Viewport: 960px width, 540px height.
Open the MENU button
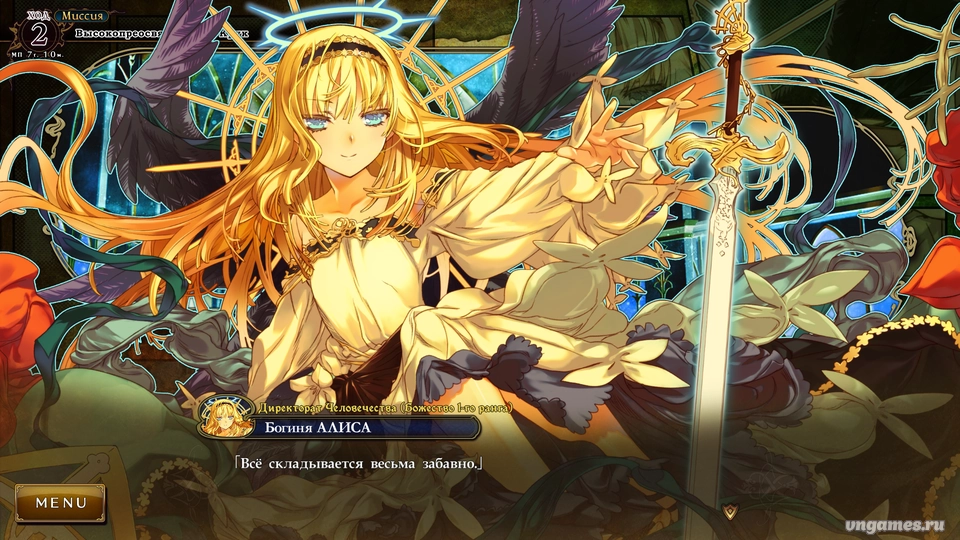pos(60,503)
